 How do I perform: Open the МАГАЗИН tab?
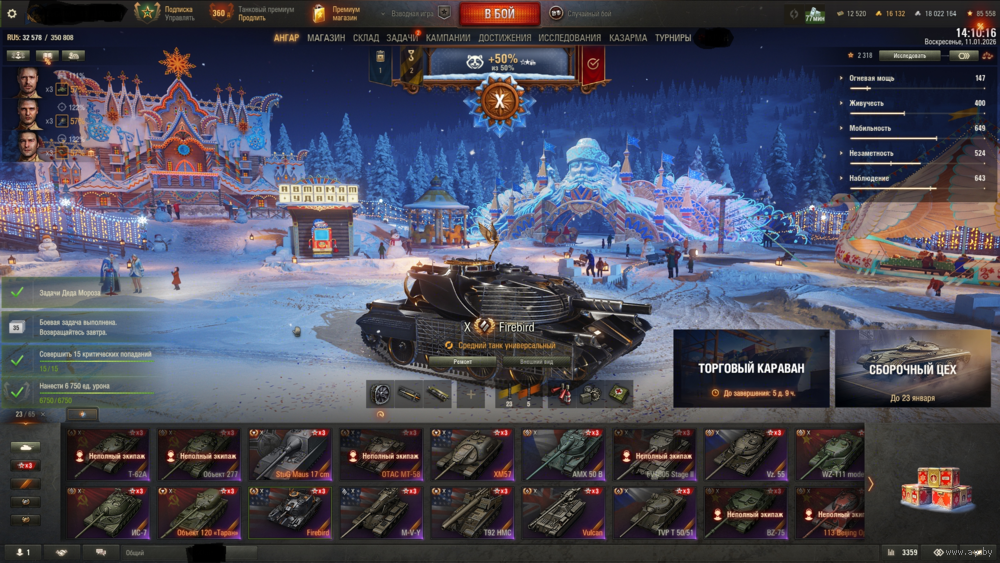(x=326, y=38)
